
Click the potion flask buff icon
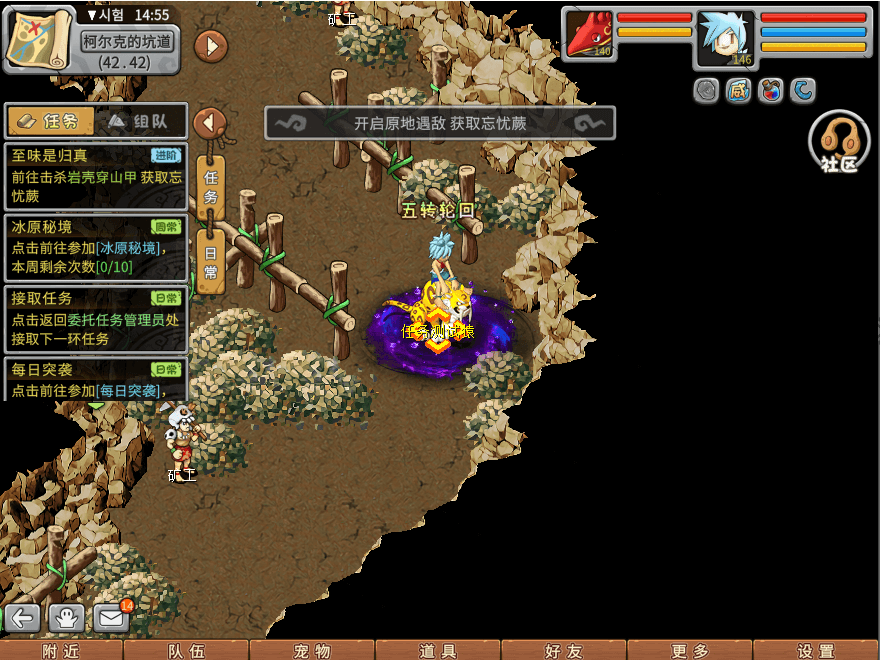[771, 91]
